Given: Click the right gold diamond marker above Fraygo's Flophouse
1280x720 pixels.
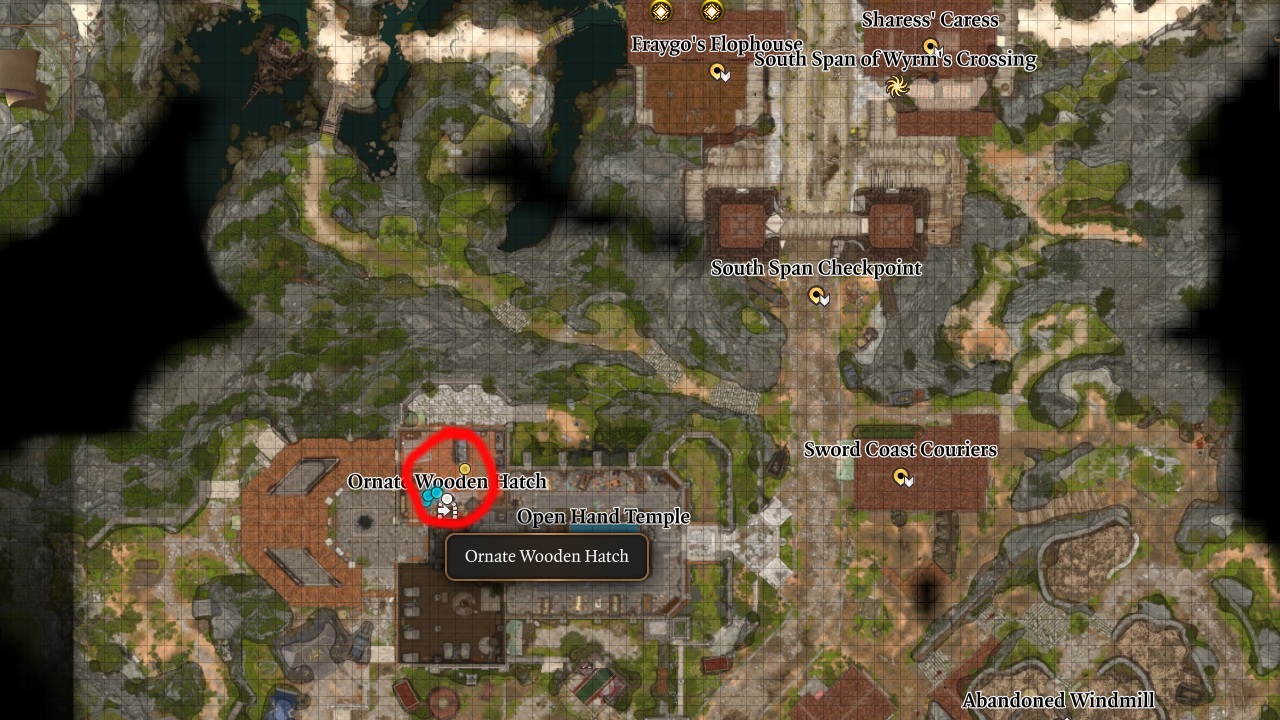Looking at the screenshot, I should pyautogui.click(x=710, y=11).
